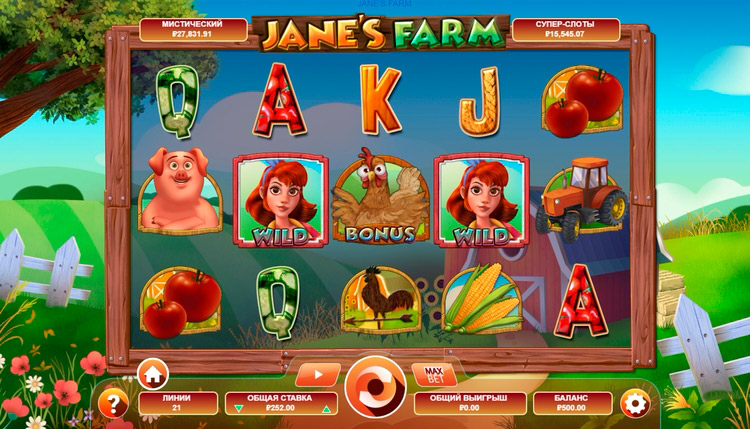Open the gear settings menu

coord(633,403)
